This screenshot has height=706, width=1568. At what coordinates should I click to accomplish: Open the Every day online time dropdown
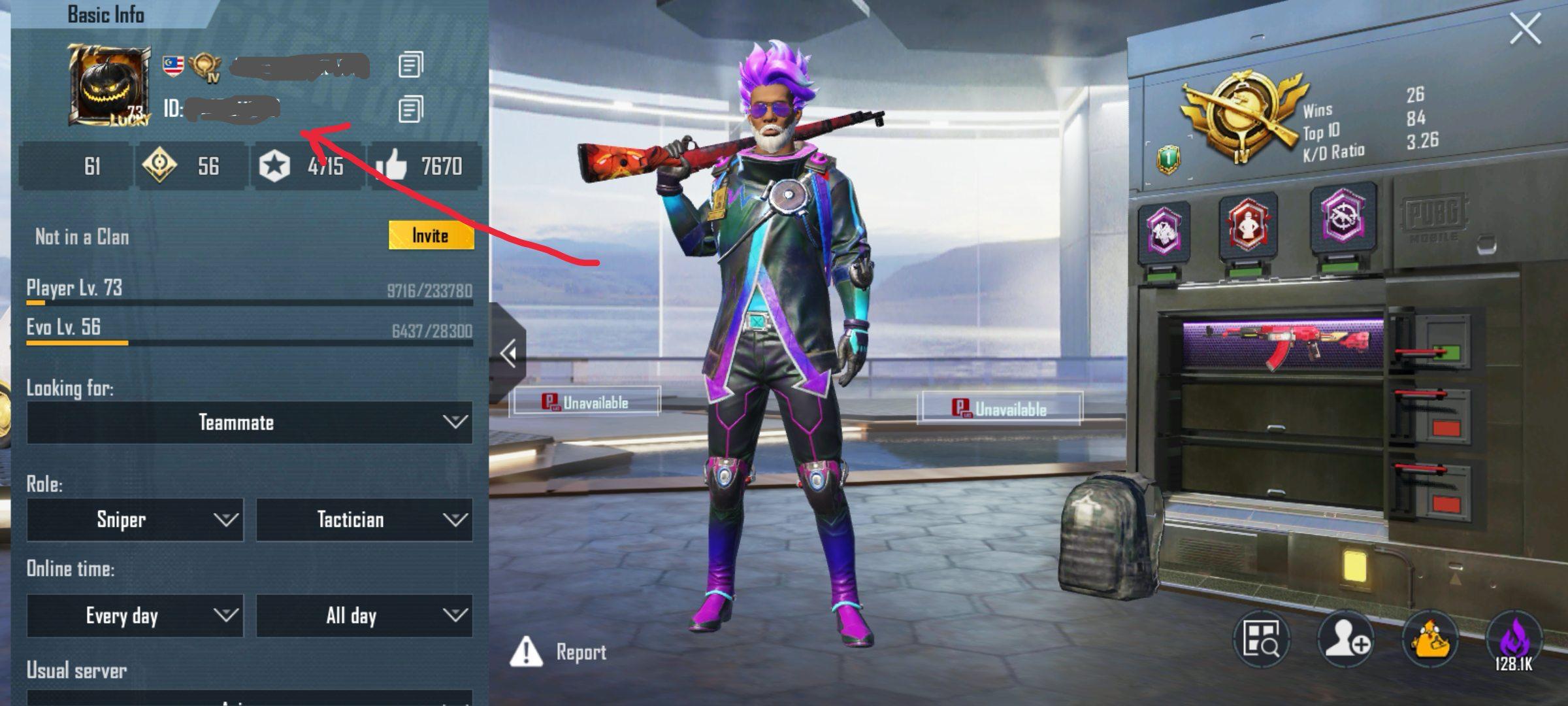[x=135, y=616]
